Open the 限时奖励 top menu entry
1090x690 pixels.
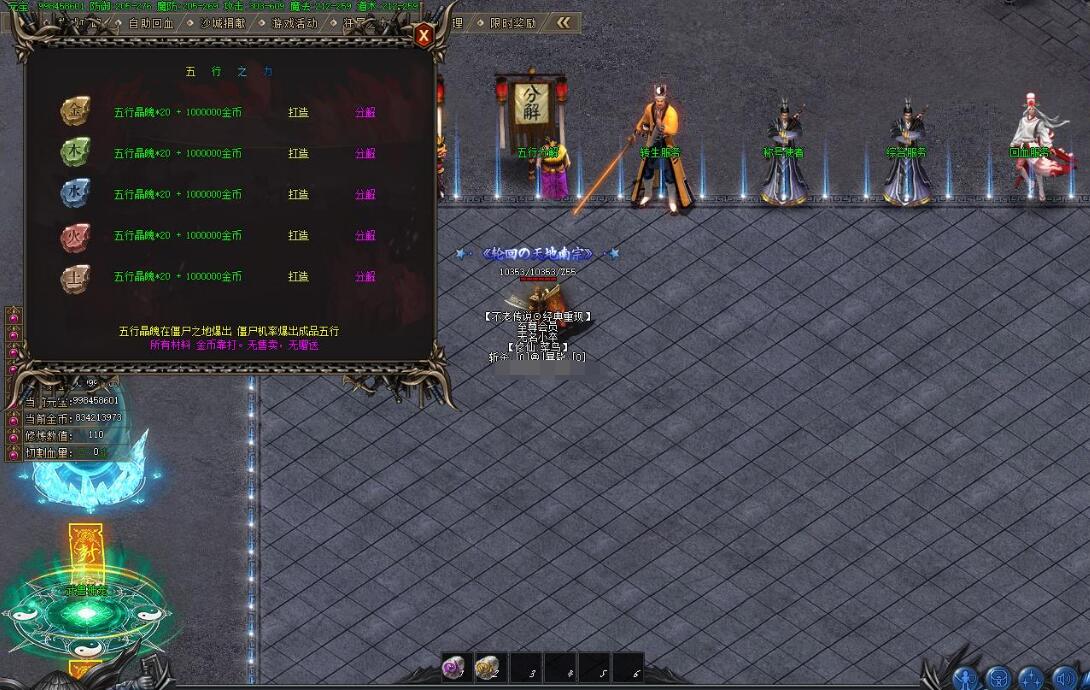tap(512, 22)
